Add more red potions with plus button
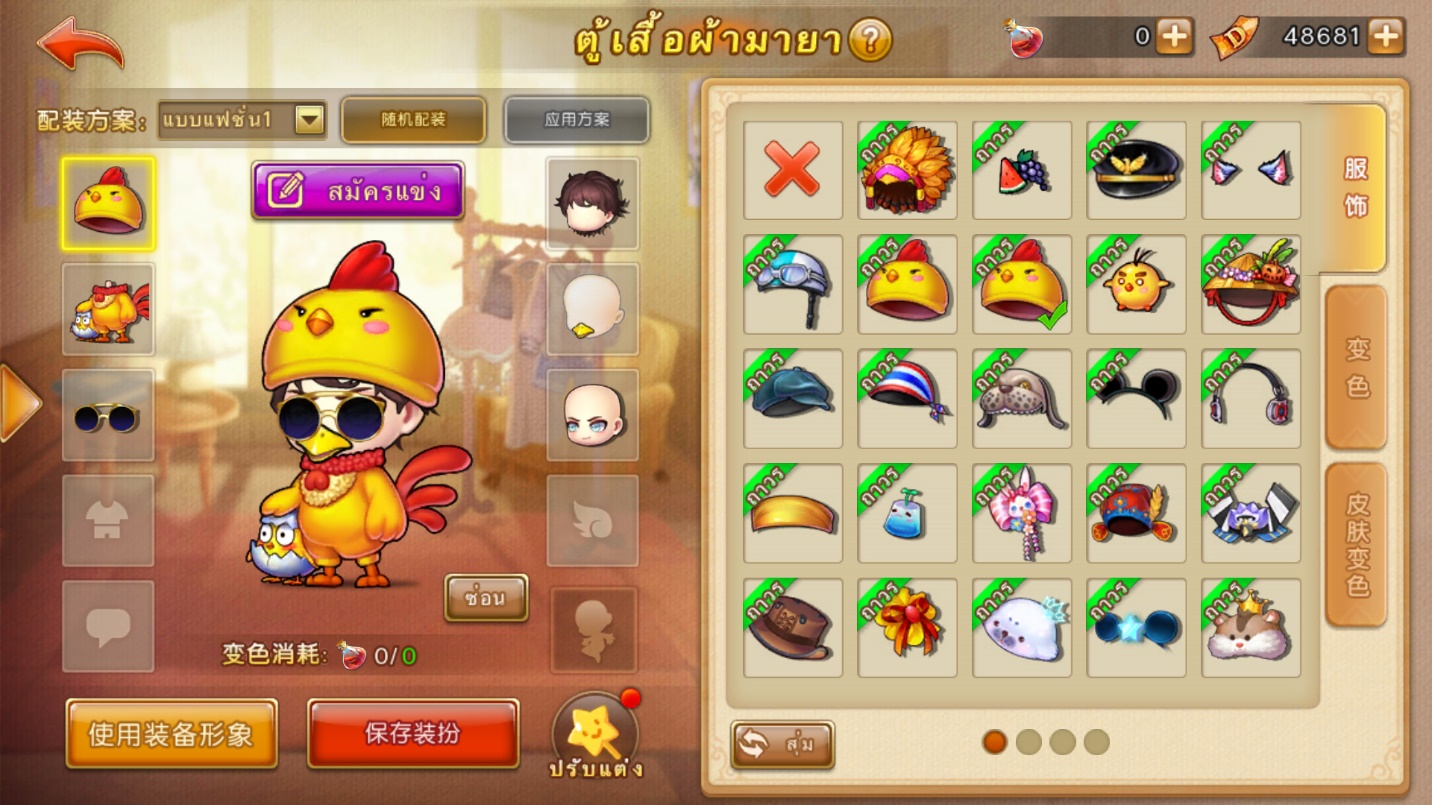 pyautogui.click(x=1174, y=37)
